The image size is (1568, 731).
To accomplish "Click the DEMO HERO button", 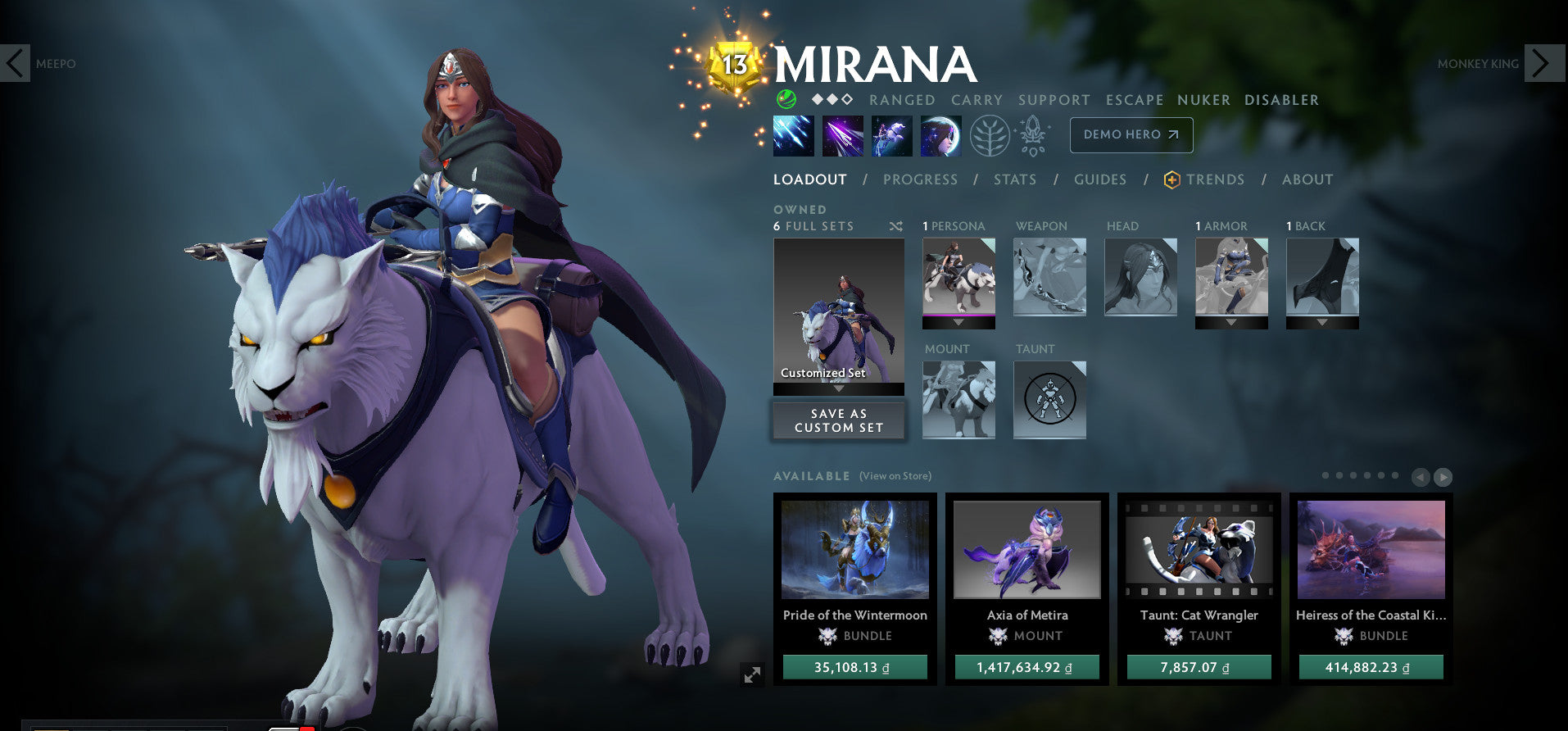I will coord(1131,134).
